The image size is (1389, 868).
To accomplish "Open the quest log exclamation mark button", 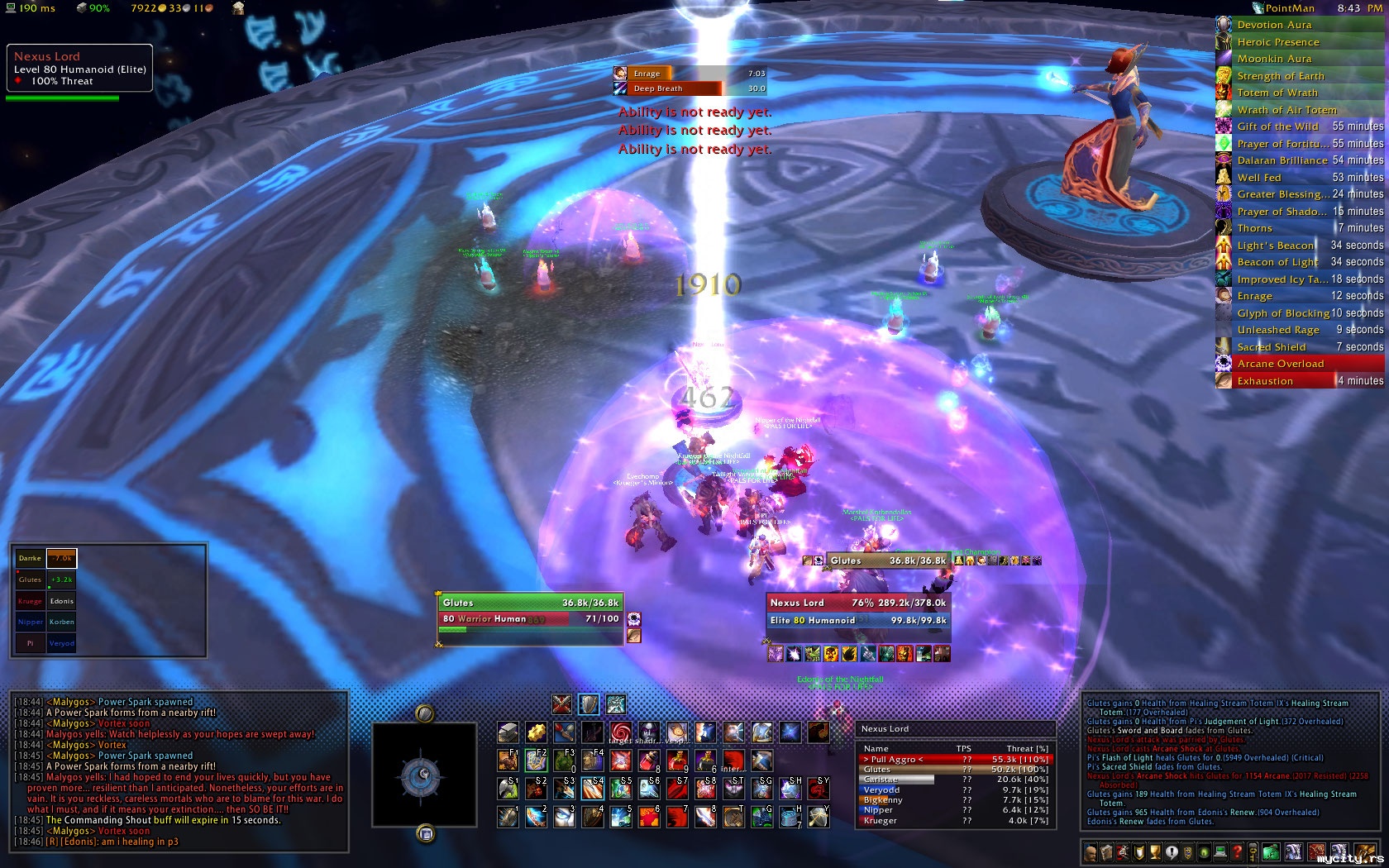I will (1172, 852).
